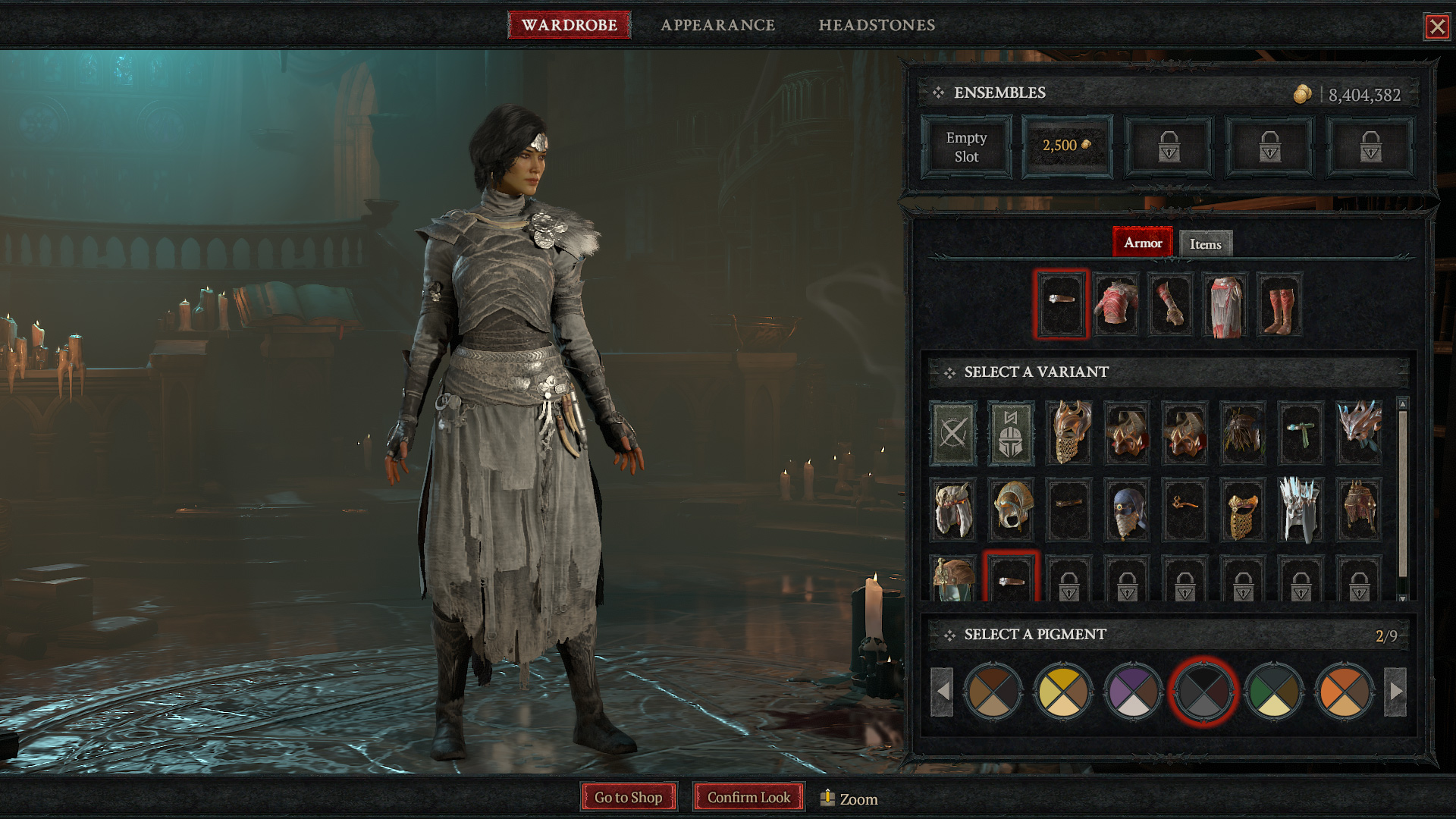Choose the gloves armor slot
Screen dimensions: 1456x819
1170,305
